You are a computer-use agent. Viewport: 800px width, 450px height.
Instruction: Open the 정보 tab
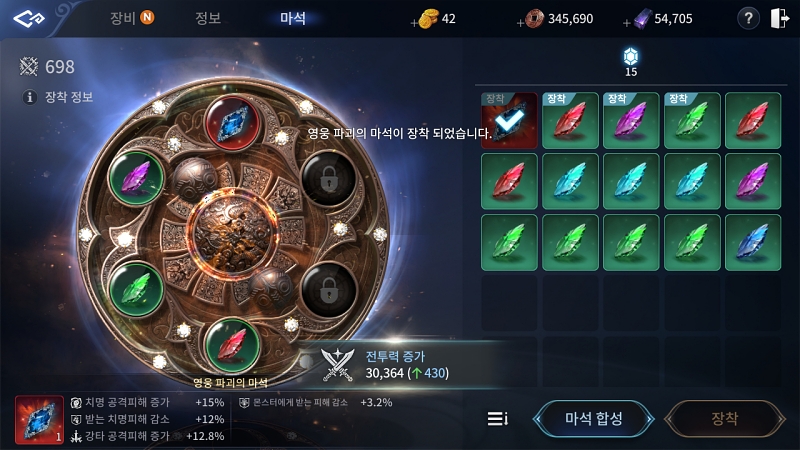[208, 18]
